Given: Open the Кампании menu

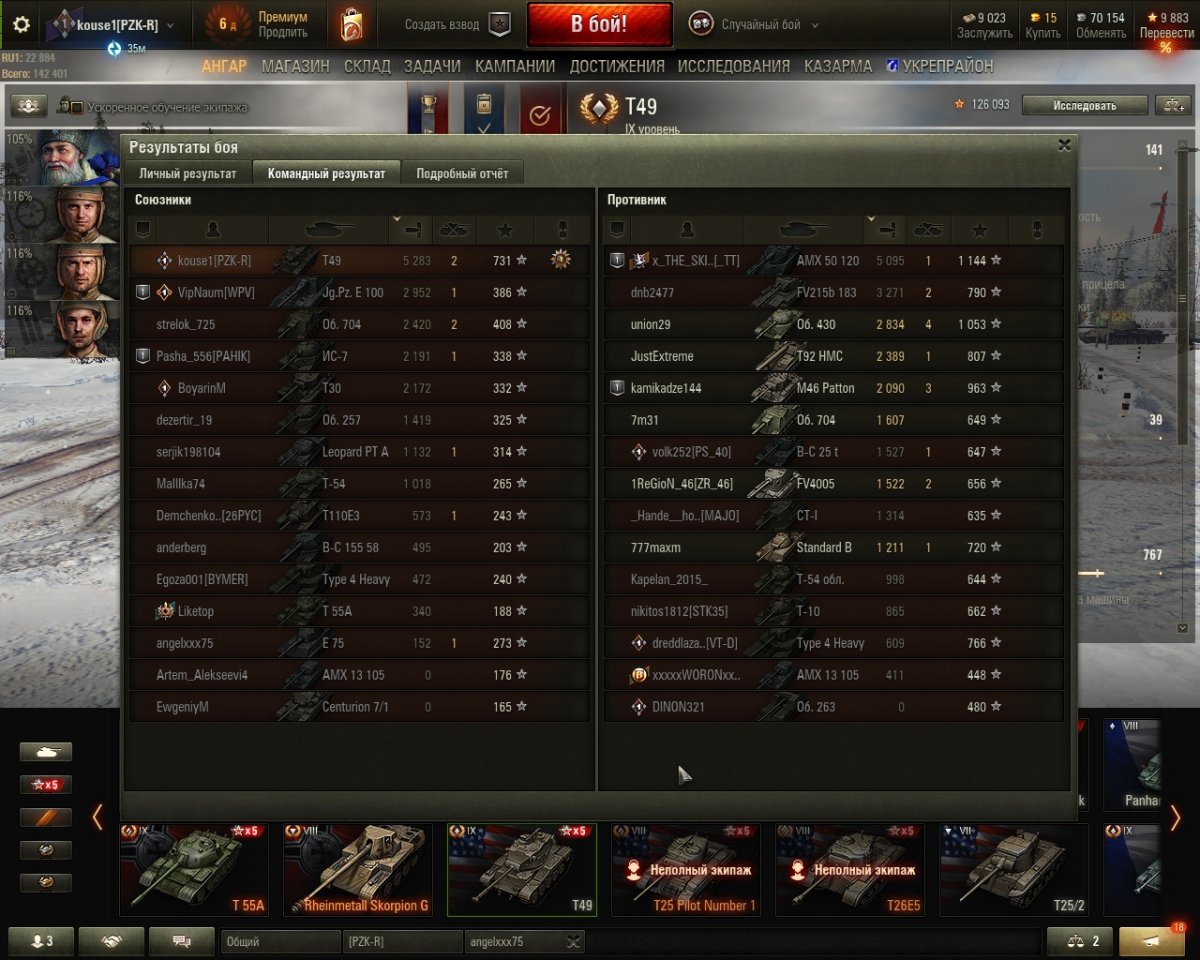Looking at the screenshot, I should pos(515,66).
